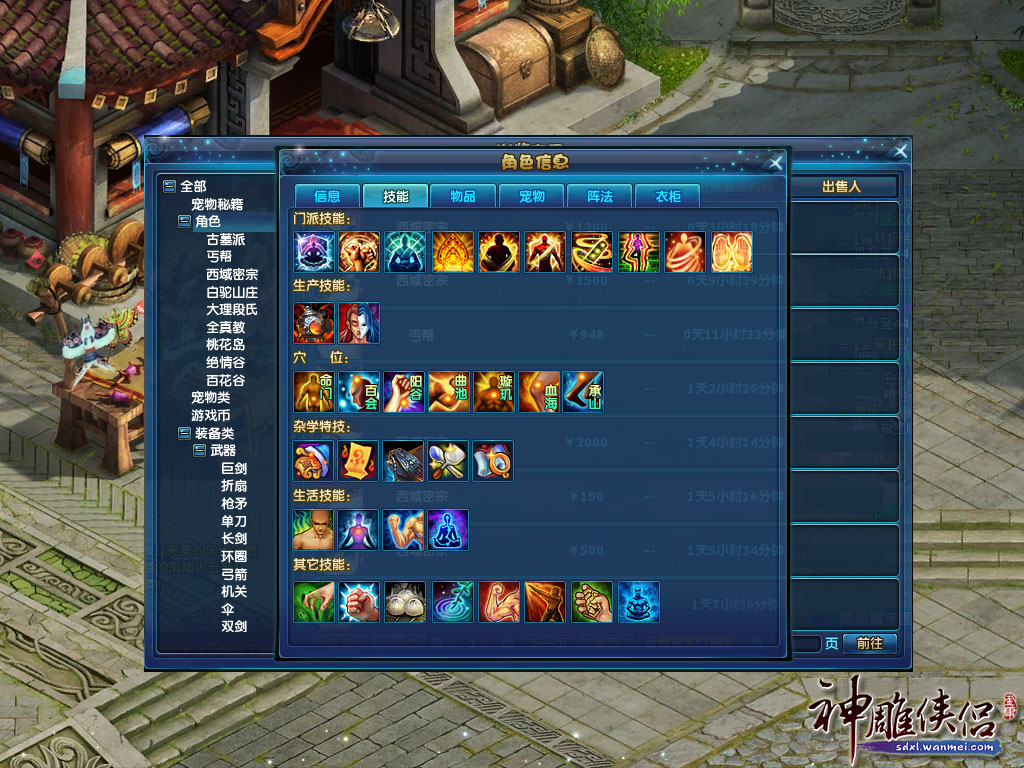
Task: Switch to the 衣柜 tab
Action: 668,196
